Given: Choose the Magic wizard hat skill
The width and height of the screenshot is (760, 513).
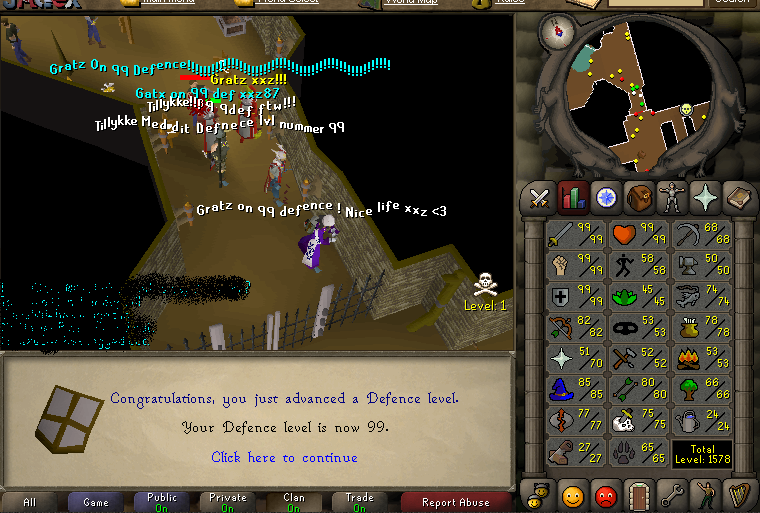Looking at the screenshot, I should tap(577, 388).
